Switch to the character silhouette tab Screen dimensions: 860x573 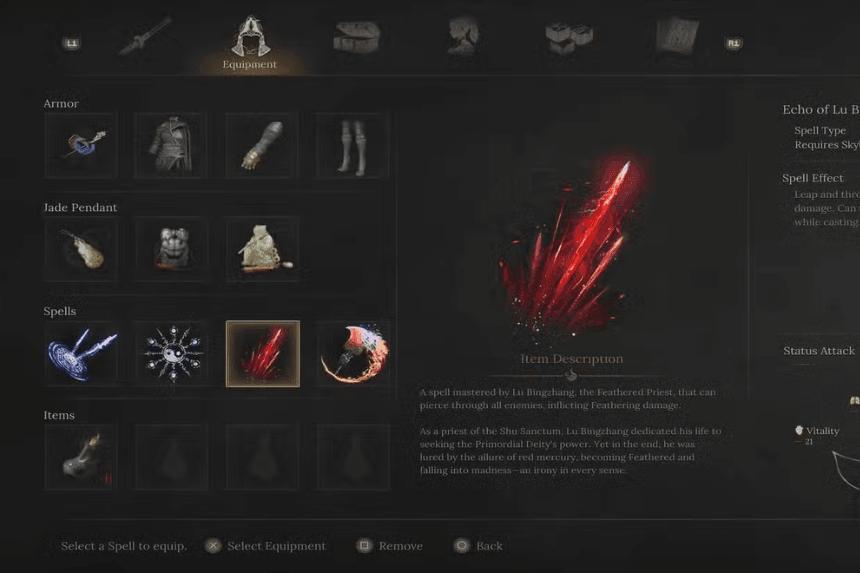coord(462,36)
